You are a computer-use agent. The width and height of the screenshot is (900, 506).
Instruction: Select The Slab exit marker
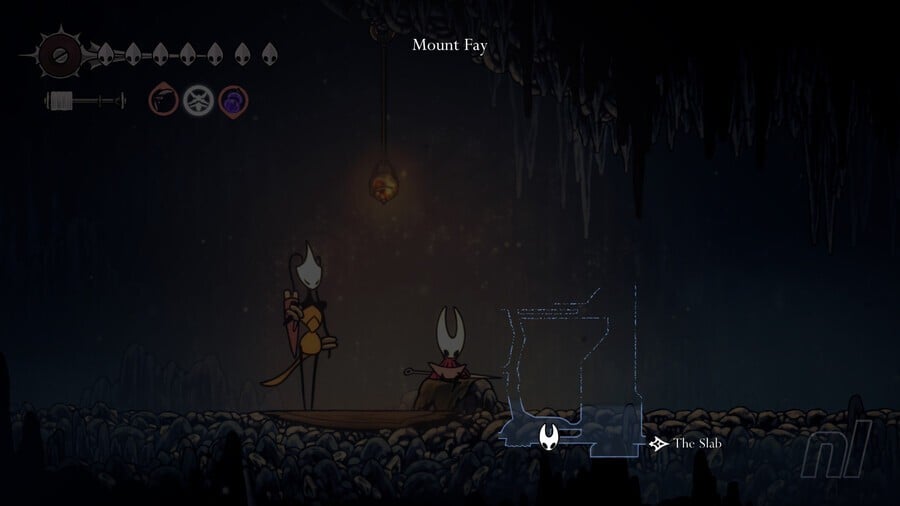658,443
